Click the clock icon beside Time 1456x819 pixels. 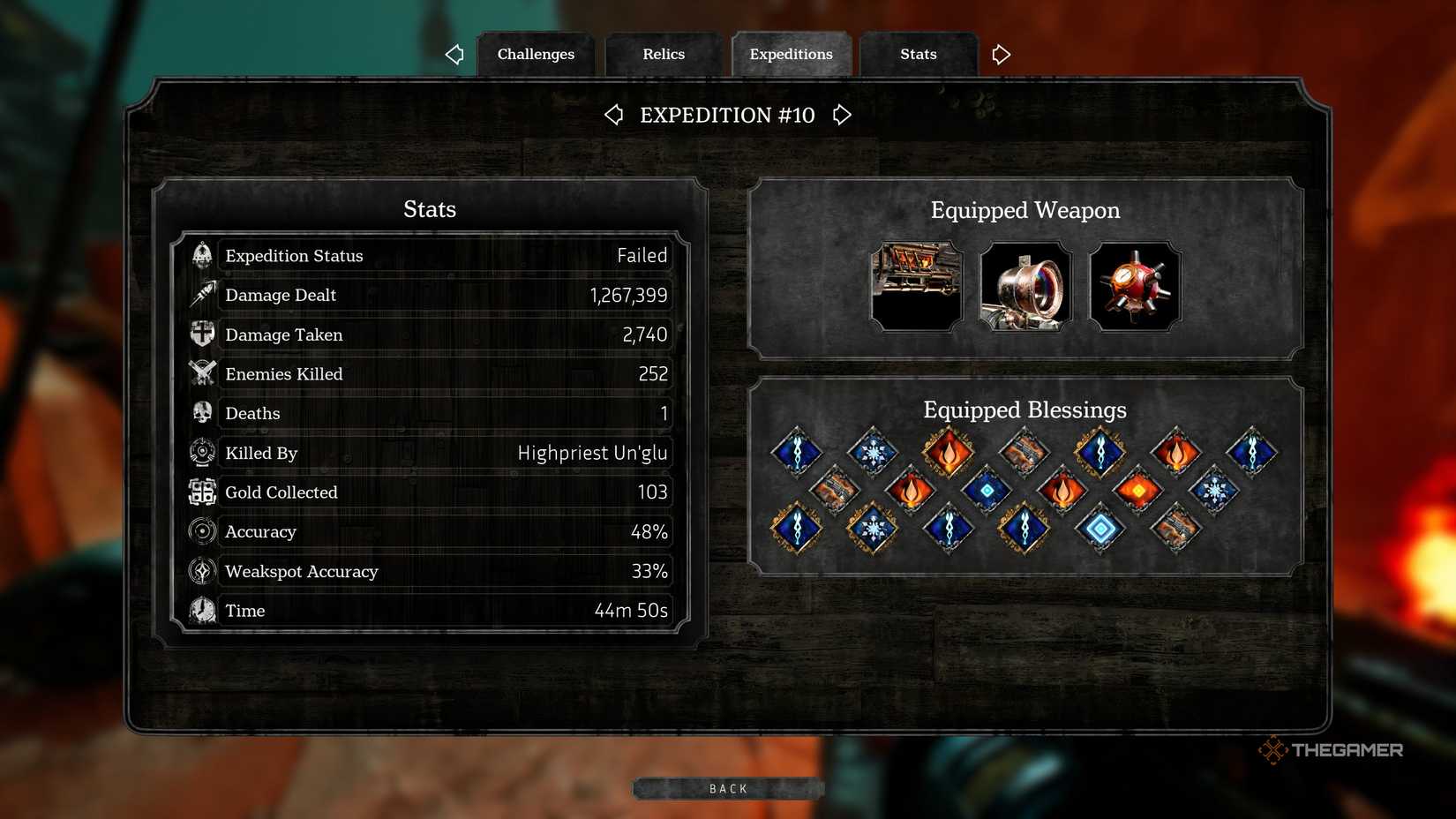pyautogui.click(x=202, y=610)
